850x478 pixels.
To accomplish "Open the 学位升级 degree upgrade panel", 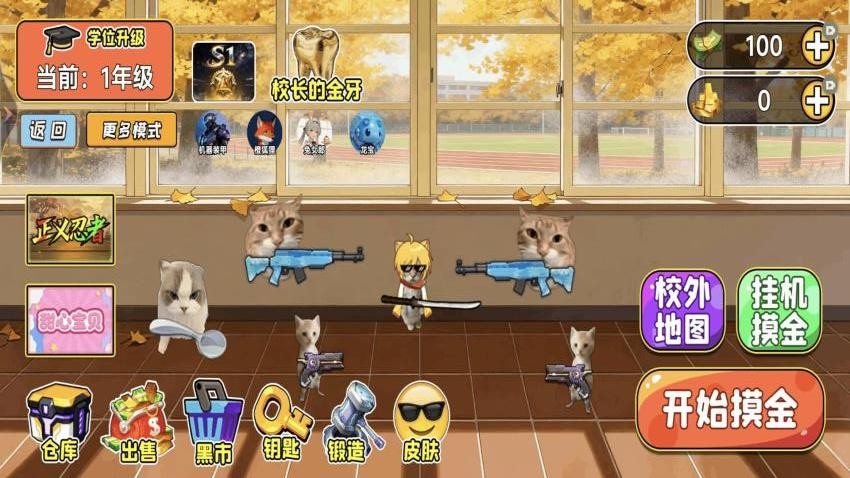I will pos(95,60).
